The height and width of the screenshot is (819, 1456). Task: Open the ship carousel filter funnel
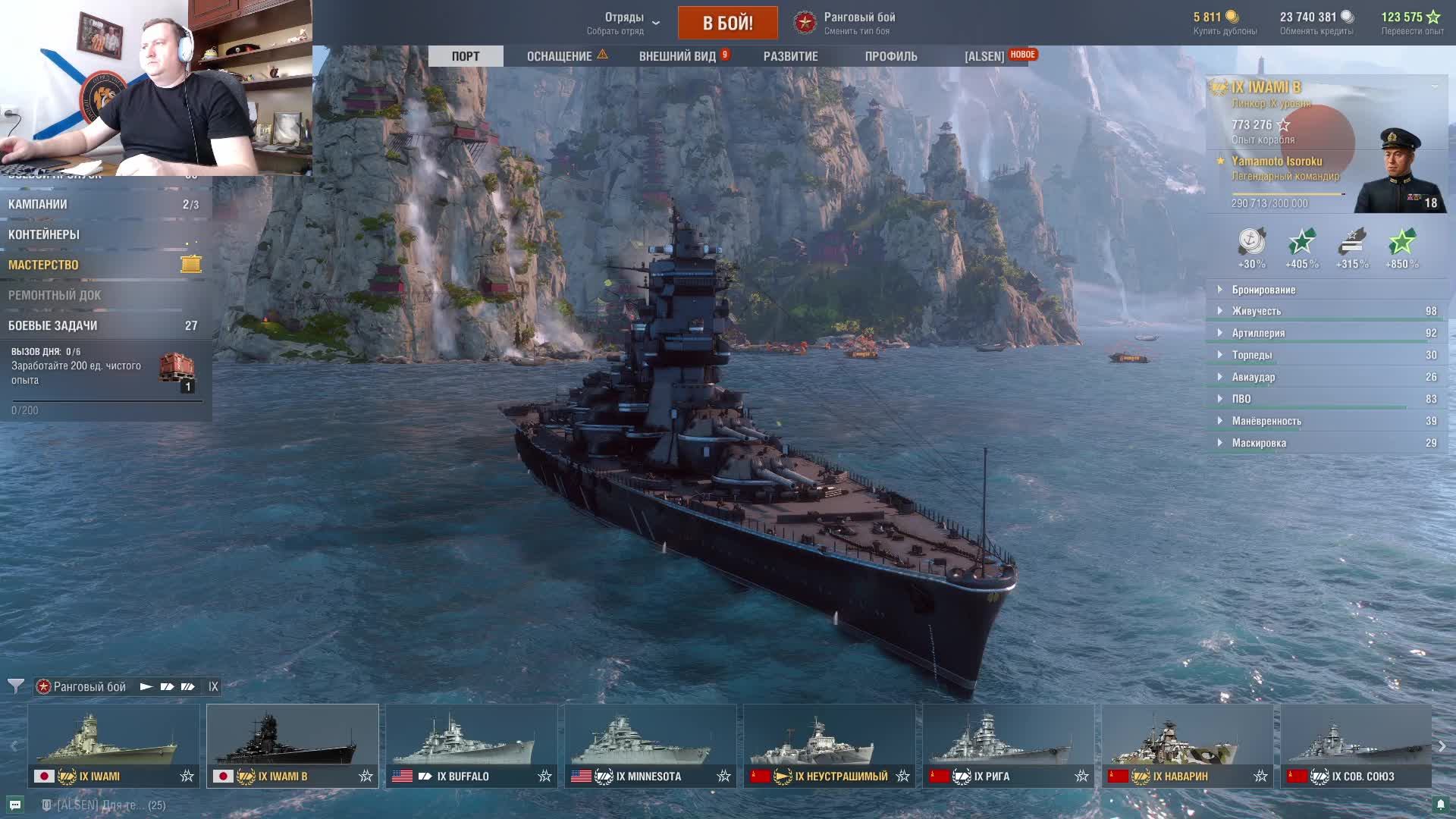coord(15,686)
